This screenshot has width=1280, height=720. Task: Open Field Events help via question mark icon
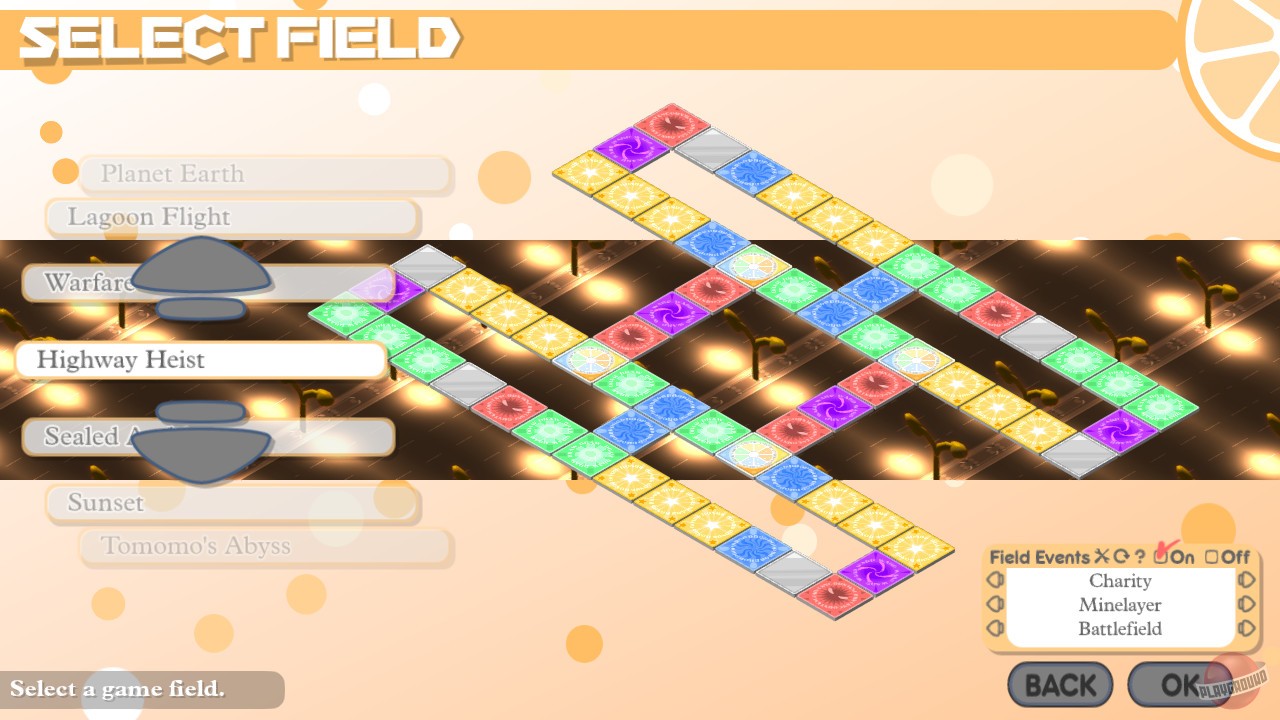(1141, 557)
